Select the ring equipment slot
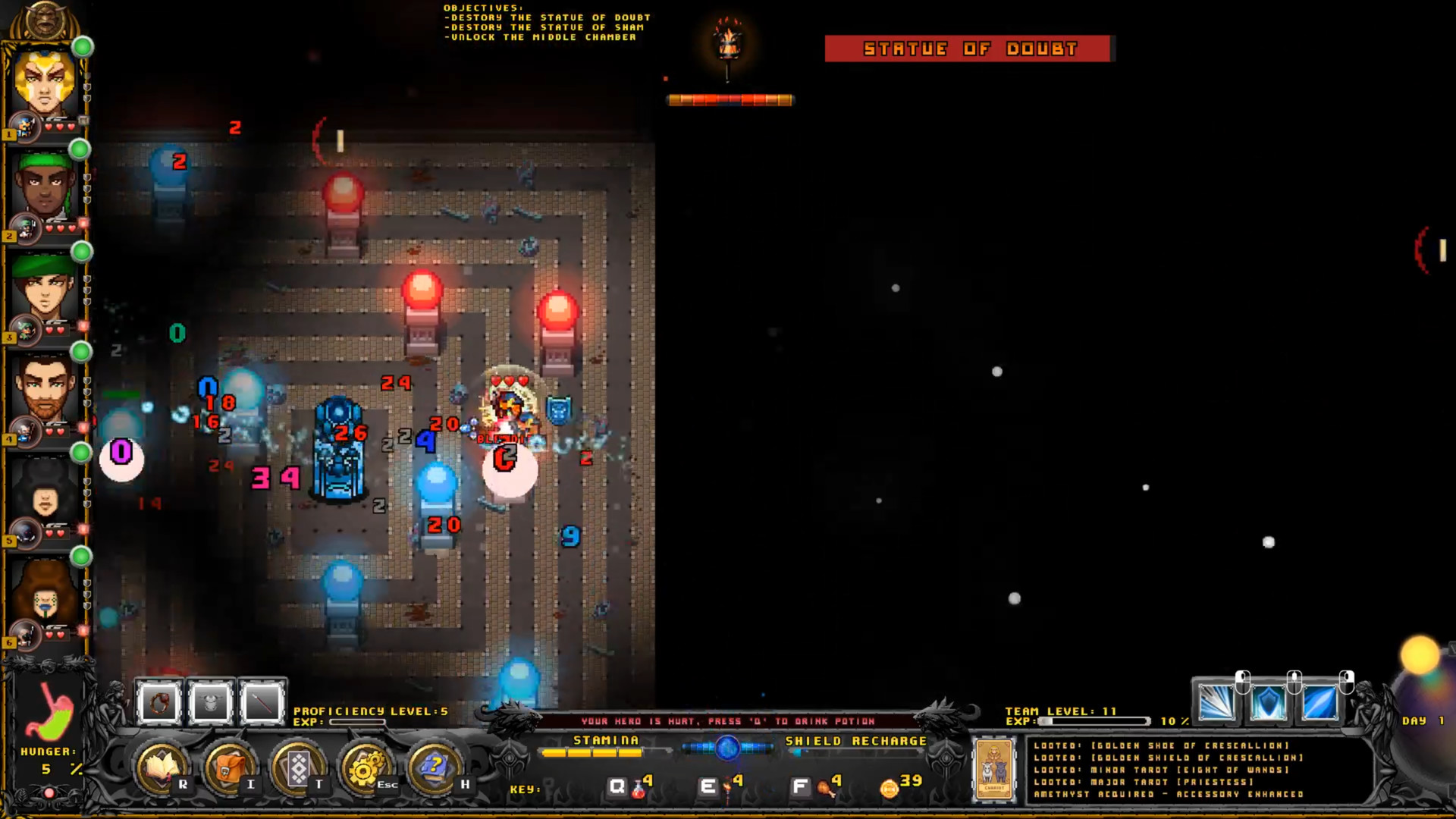This screenshot has width=1456, height=819. [x=159, y=703]
